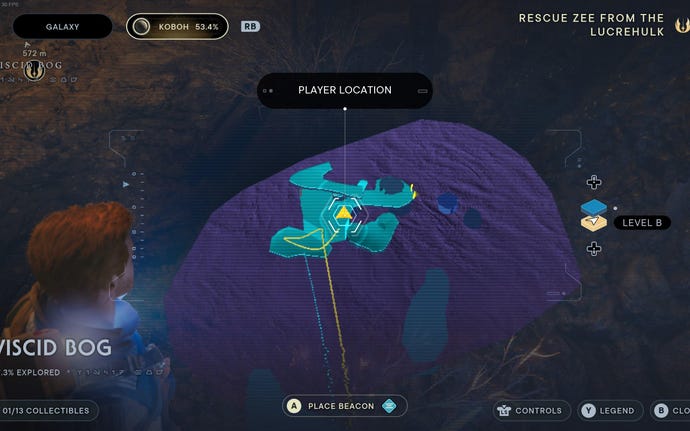The height and width of the screenshot is (431, 690).
Task: Select the yellow player arrow marker
Action: [343, 212]
